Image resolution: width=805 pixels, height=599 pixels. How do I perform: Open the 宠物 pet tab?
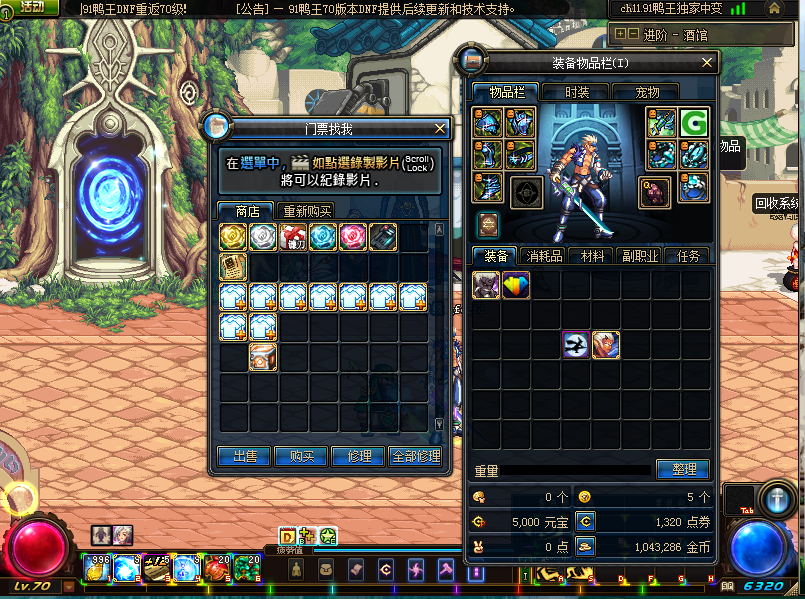click(648, 92)
